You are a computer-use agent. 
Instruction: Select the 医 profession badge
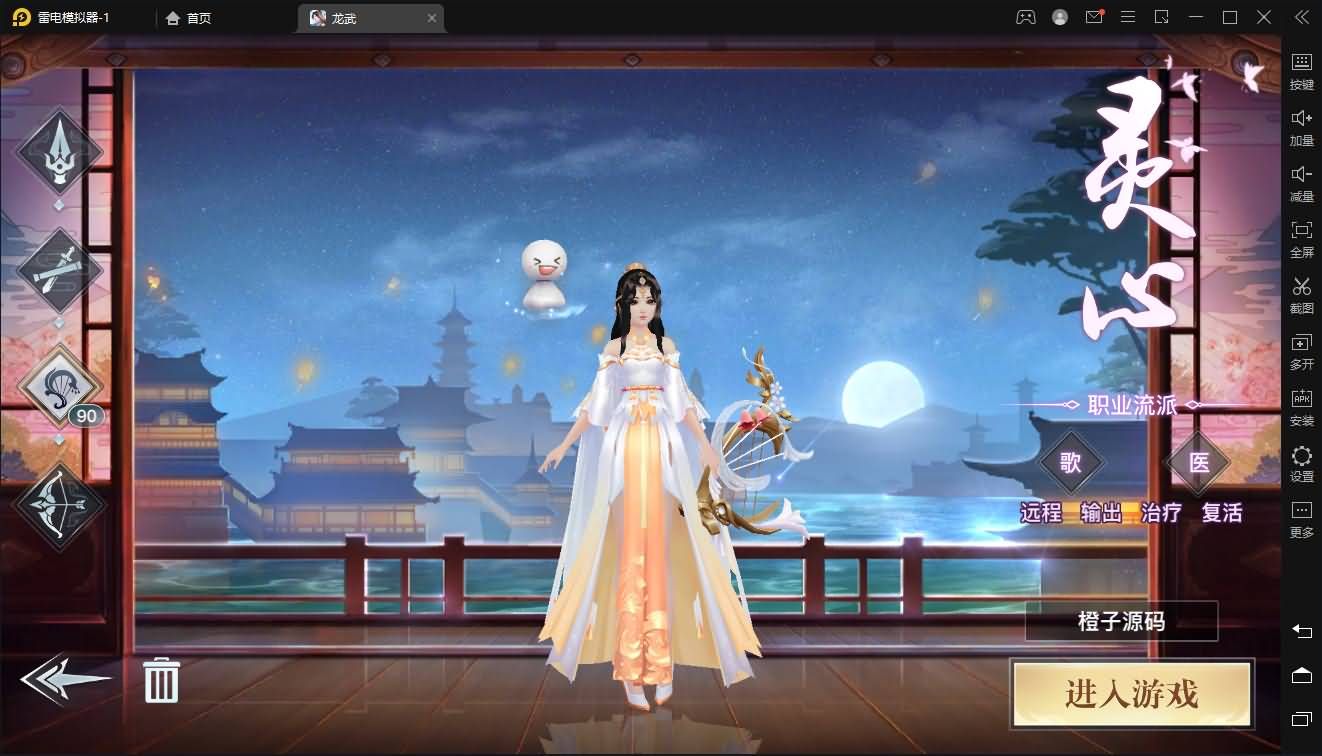tap(1197, 463)
